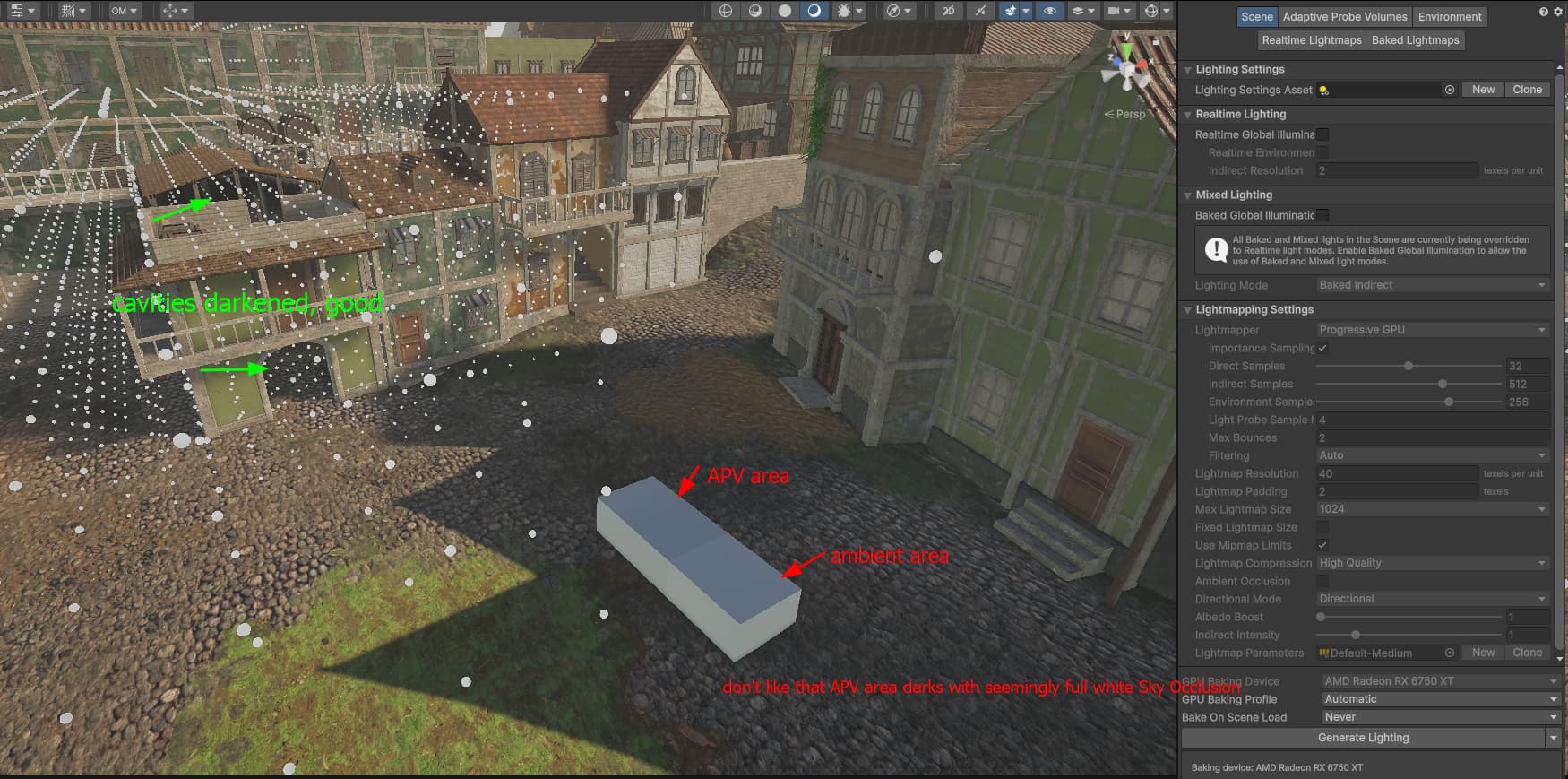The width and height of the screenshot is (1568, 779).
Task: Open the Bake On Scene Load dropdown
Action: coord(1438,717)
